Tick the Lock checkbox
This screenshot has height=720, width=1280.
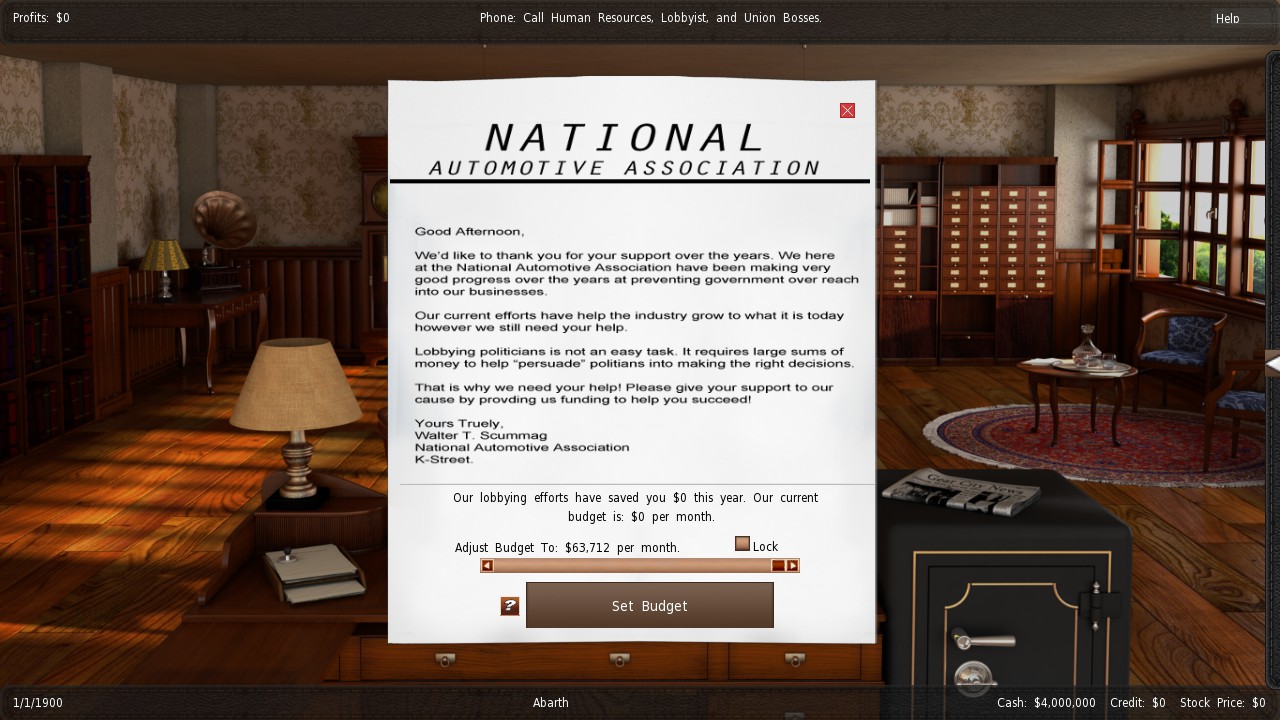(742, 544)
